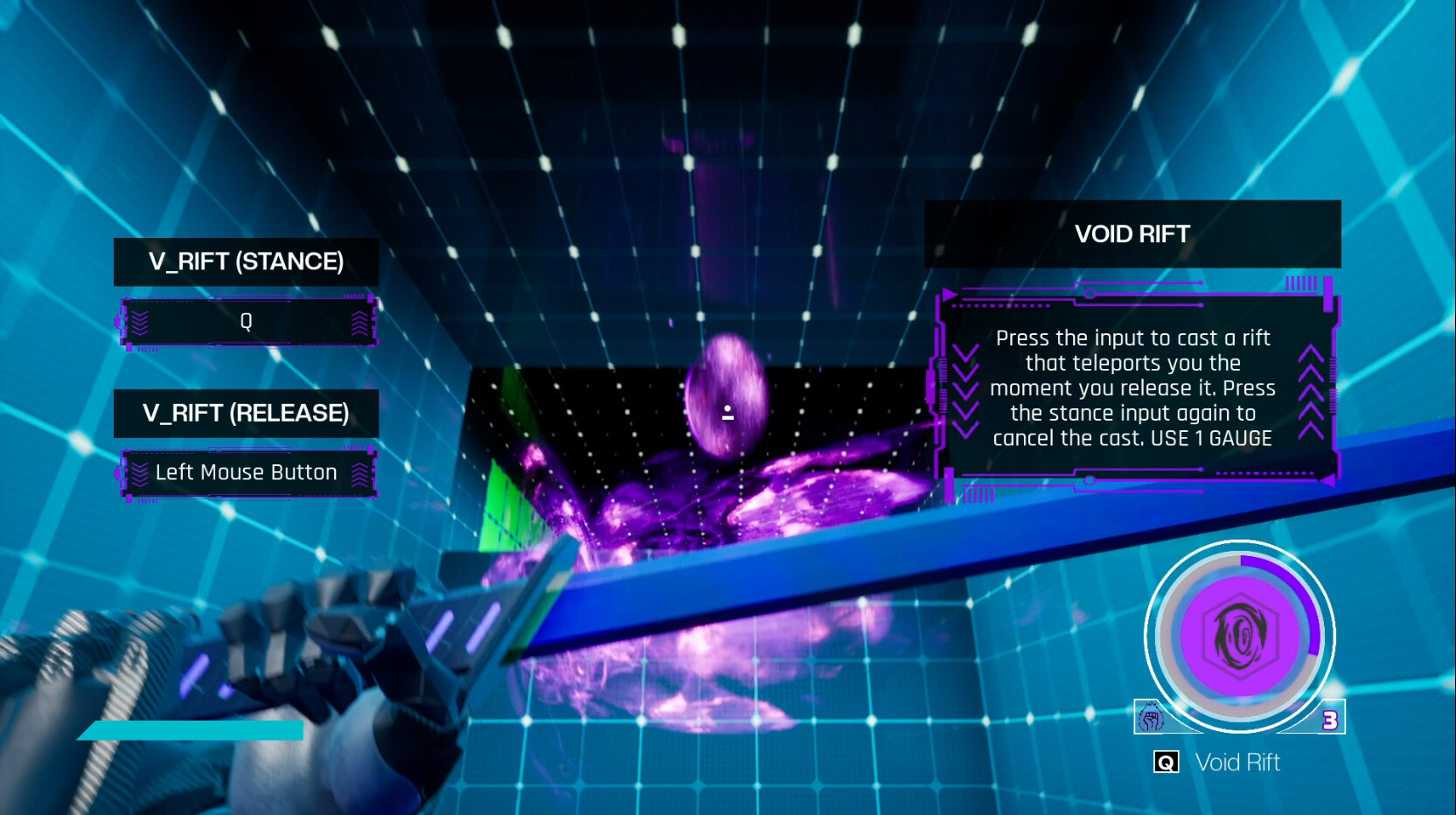The height and width of the screenshot is (815, 1456).
Task: Click the Q key icon below the gauge
Action: tap(1166, 762)
